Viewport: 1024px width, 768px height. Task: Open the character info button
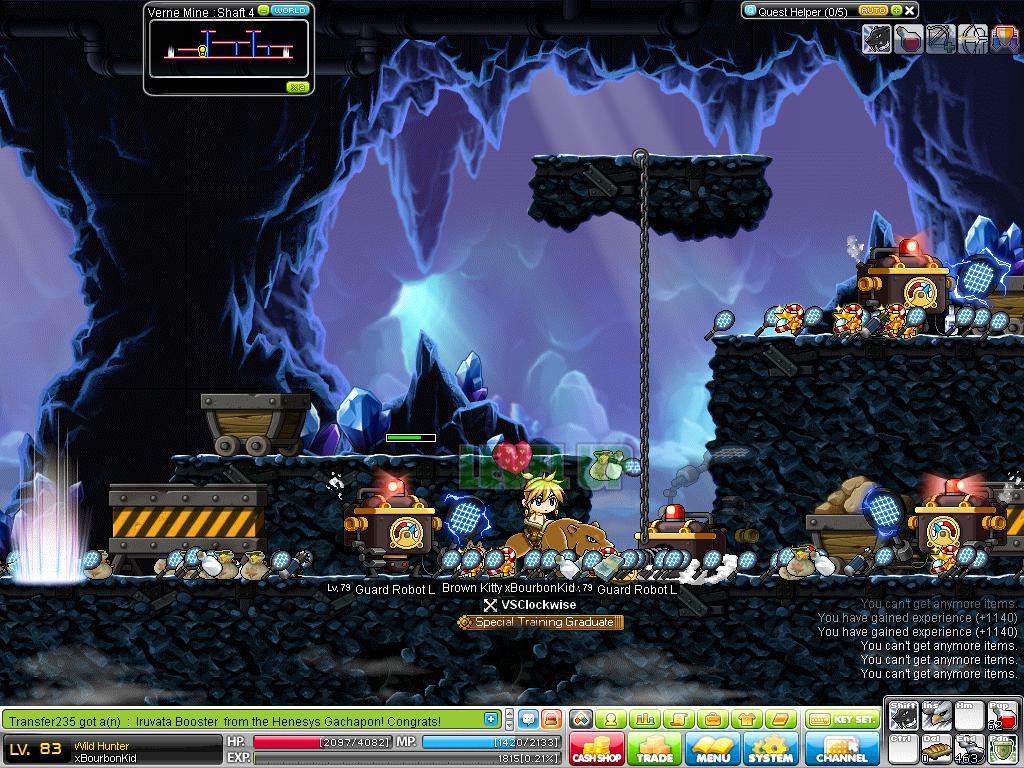[x=610, y=719]
